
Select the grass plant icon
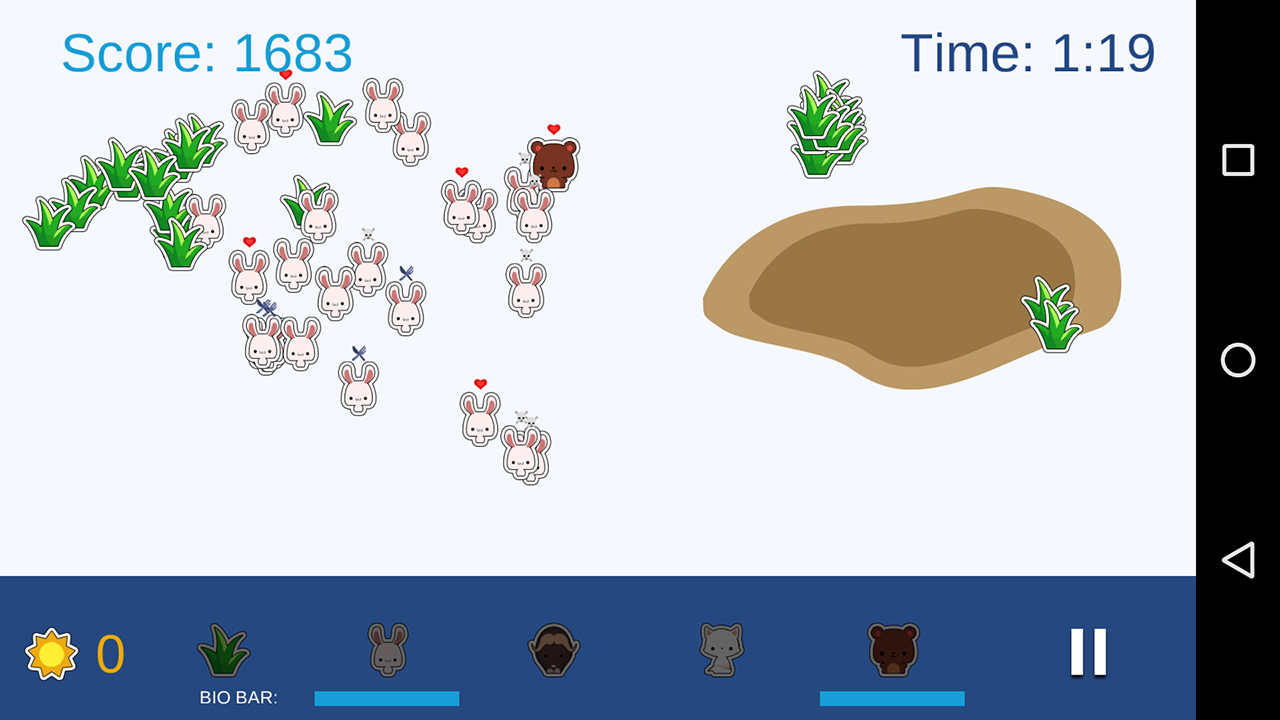224,650
